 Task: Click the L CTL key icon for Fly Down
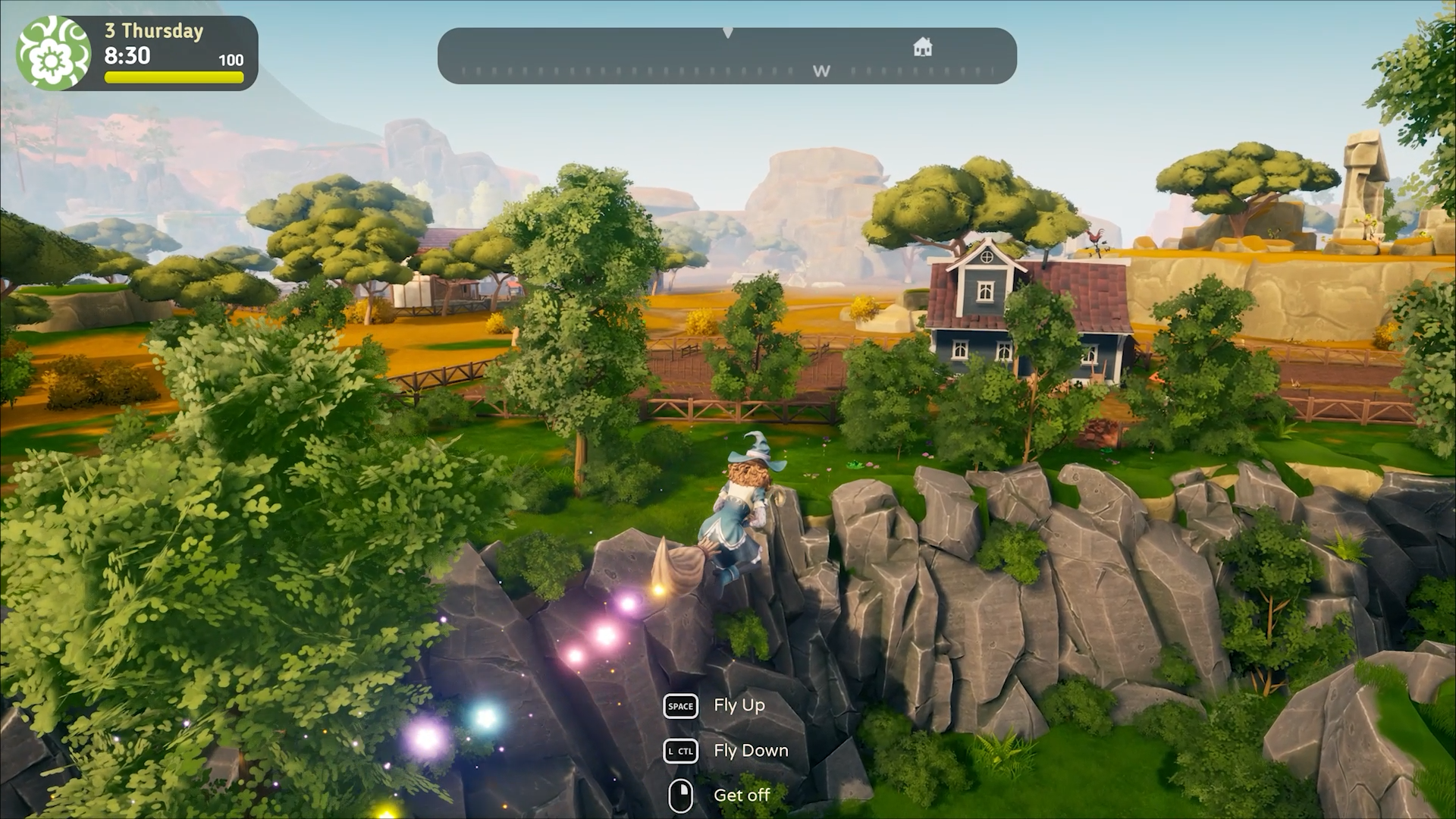point(681,751)
